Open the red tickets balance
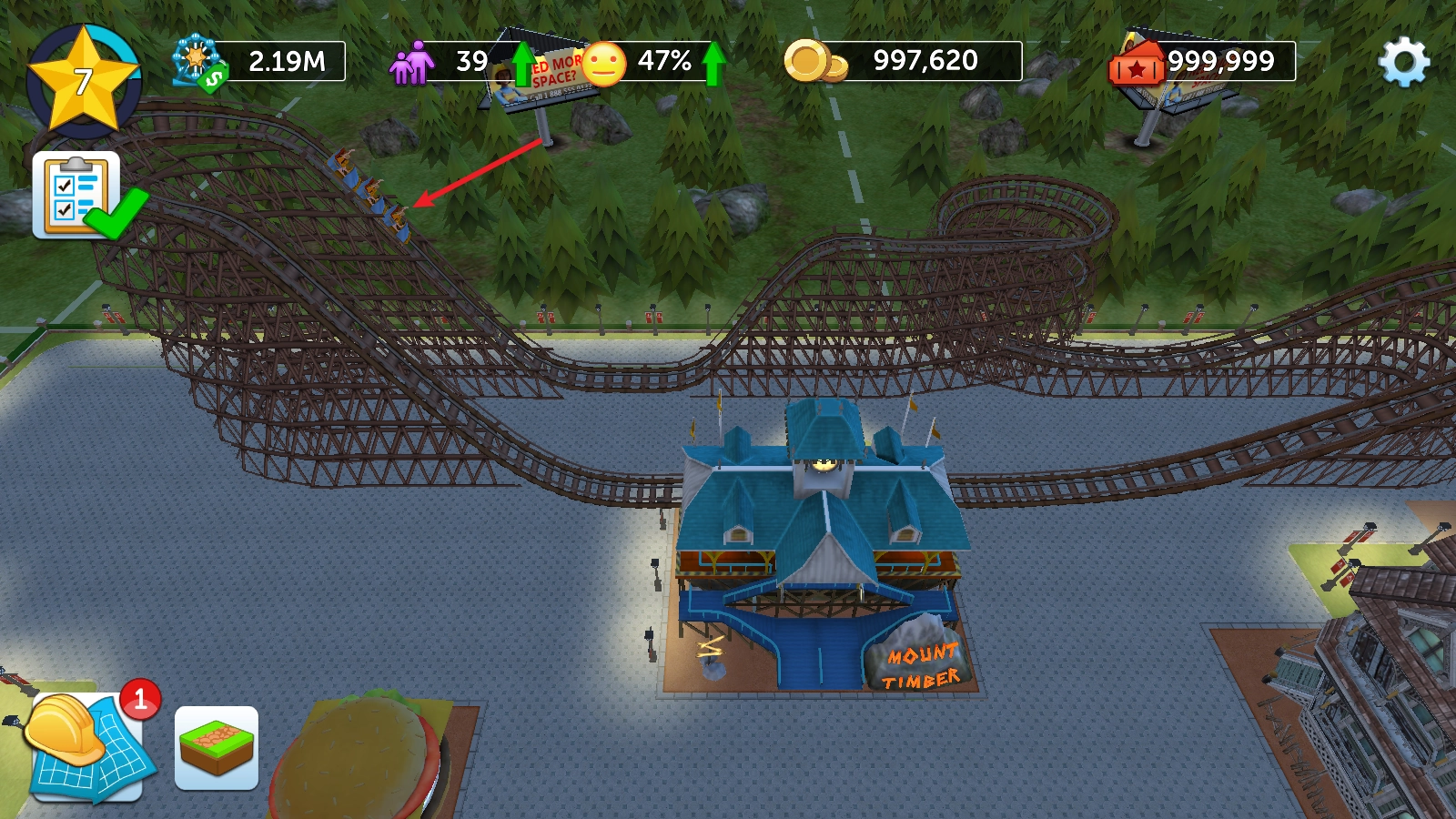Screen dimensions: 1456x819 coord(1202,62)
